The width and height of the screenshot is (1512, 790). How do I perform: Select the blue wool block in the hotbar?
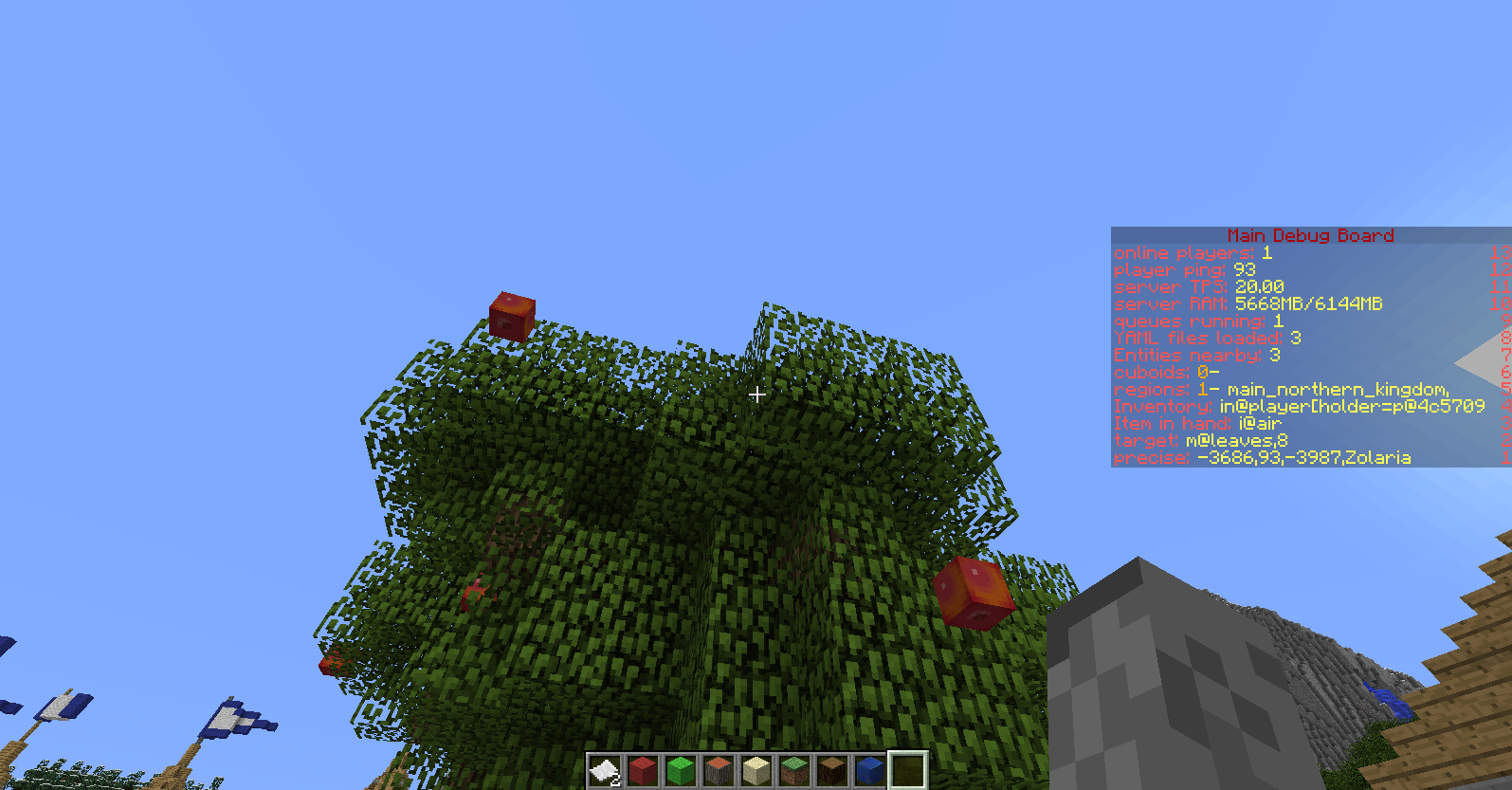coord(869,771)
